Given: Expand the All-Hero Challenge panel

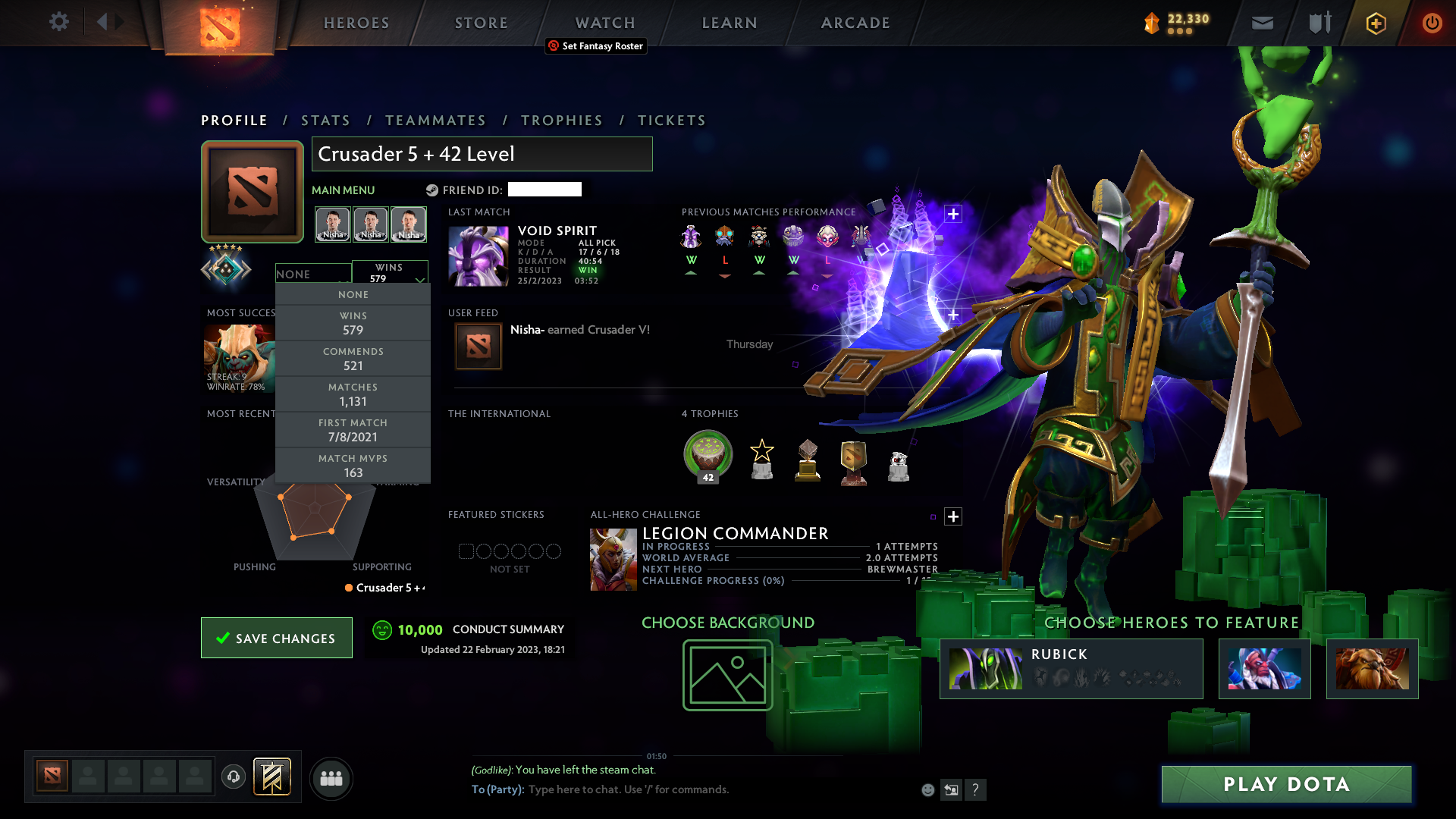Looking at the screenshot, I should point(953,516).
